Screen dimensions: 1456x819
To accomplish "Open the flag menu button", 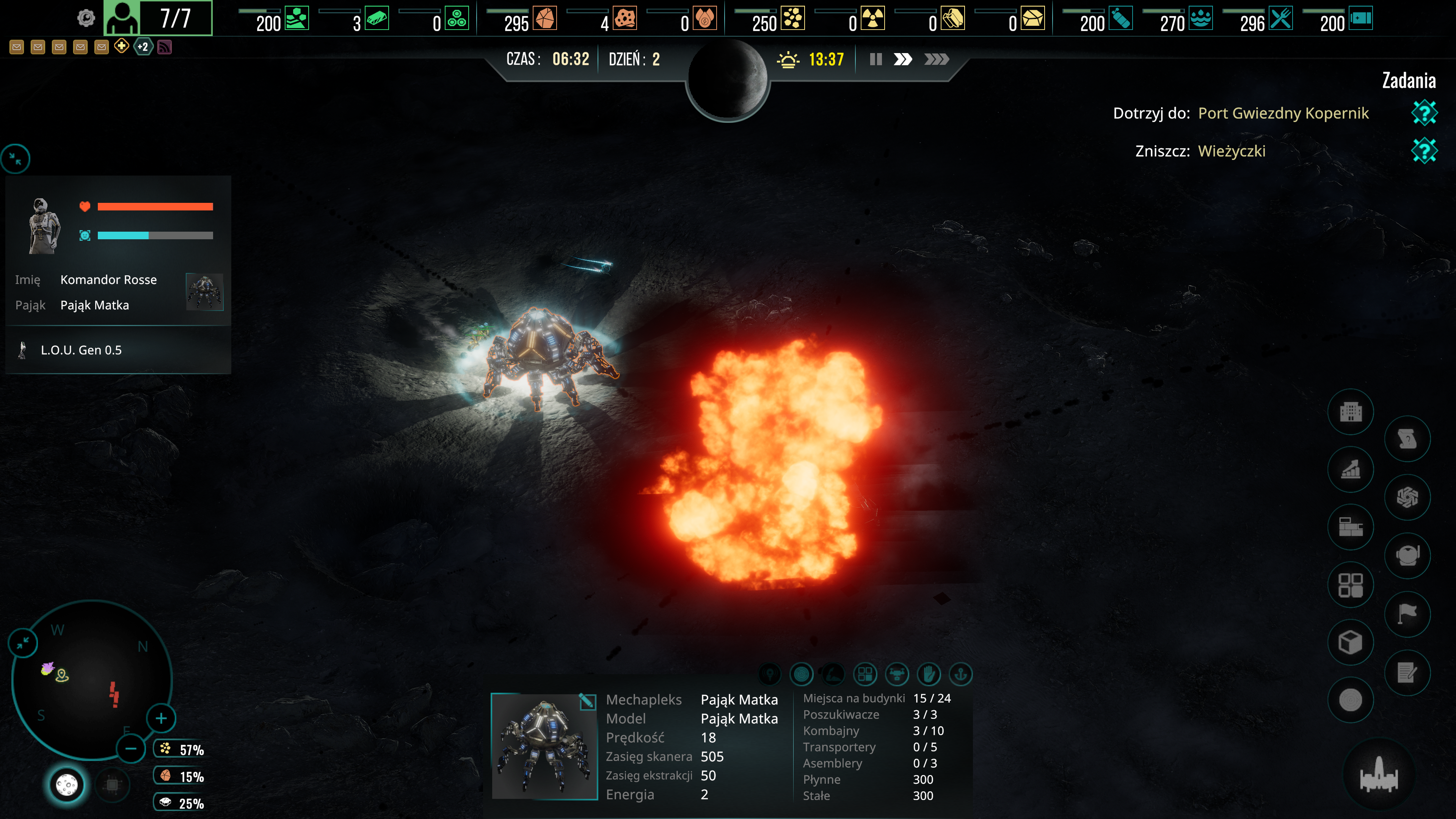I will (1407, 614).
